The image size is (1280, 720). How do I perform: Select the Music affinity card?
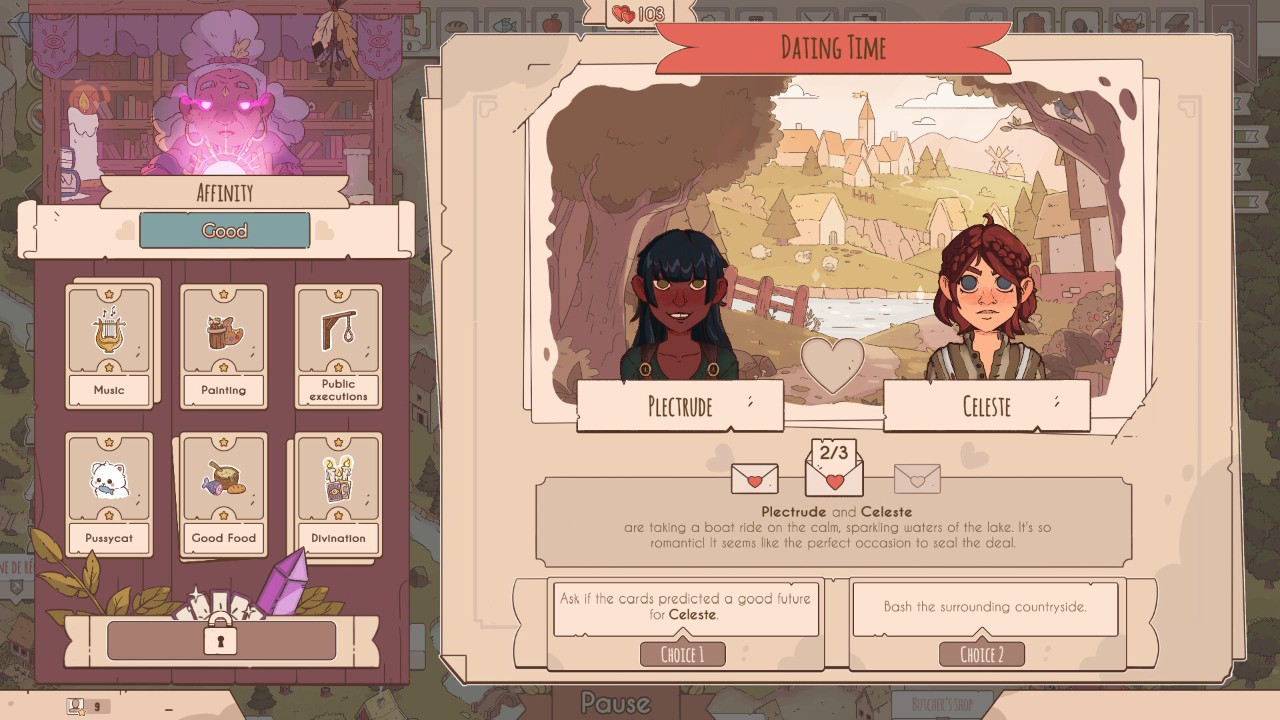109,345
